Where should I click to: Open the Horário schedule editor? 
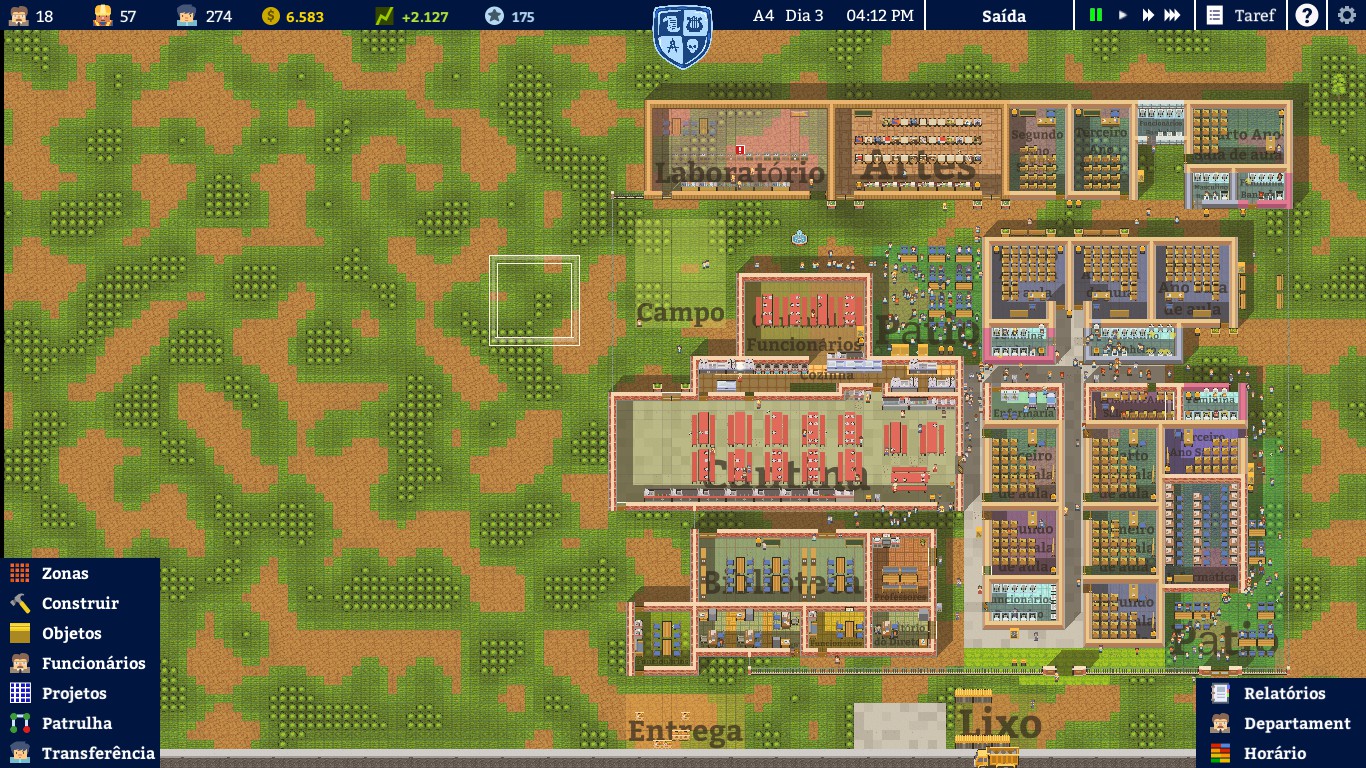point(1273,753)
